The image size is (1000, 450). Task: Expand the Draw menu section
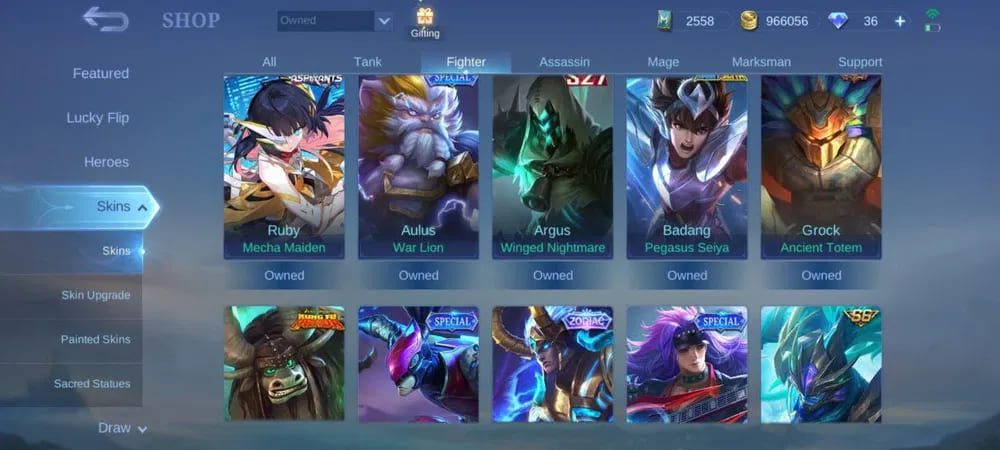pos(122,428)
